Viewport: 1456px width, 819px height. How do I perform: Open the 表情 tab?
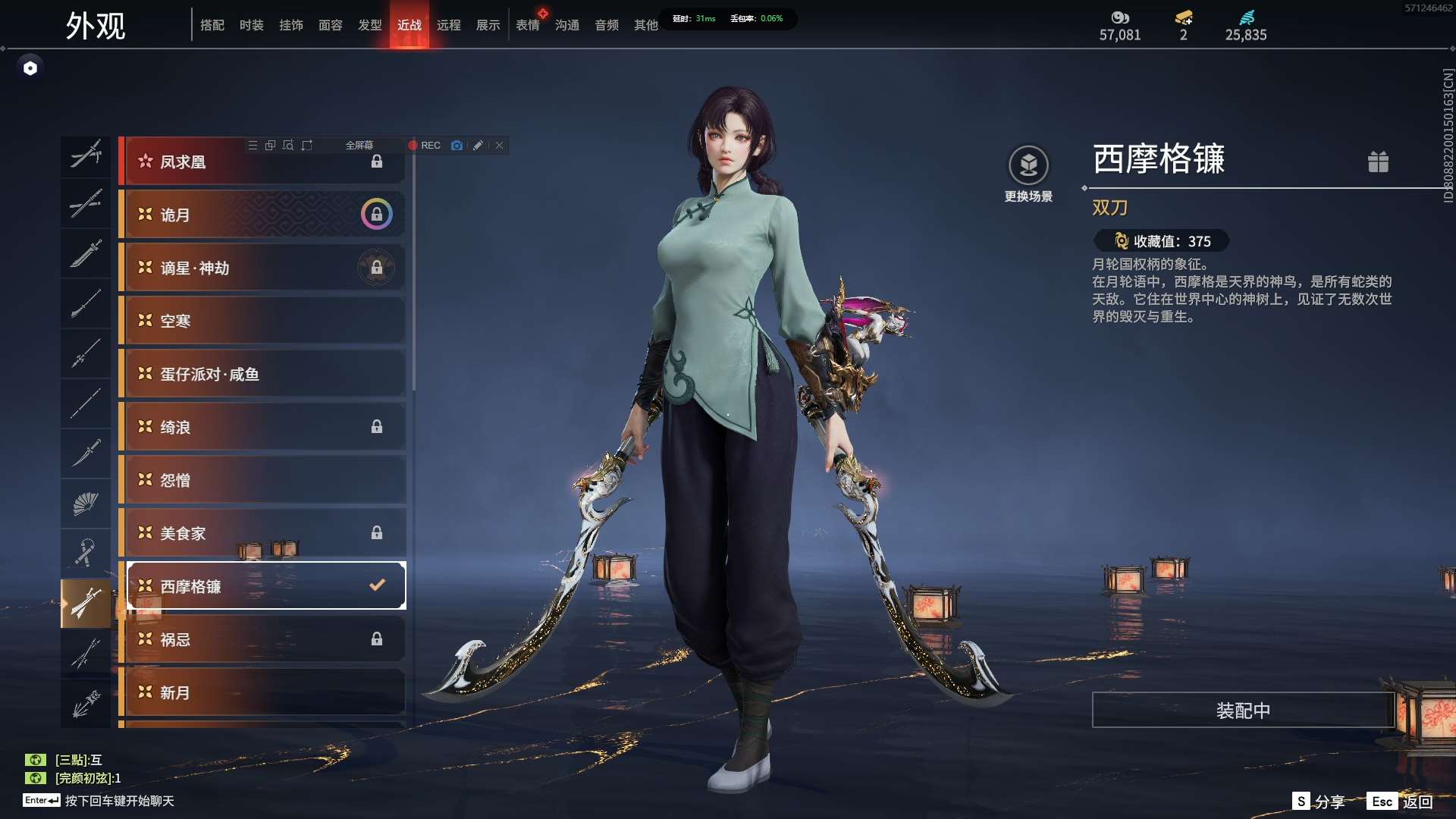click(x=527, y=25)
